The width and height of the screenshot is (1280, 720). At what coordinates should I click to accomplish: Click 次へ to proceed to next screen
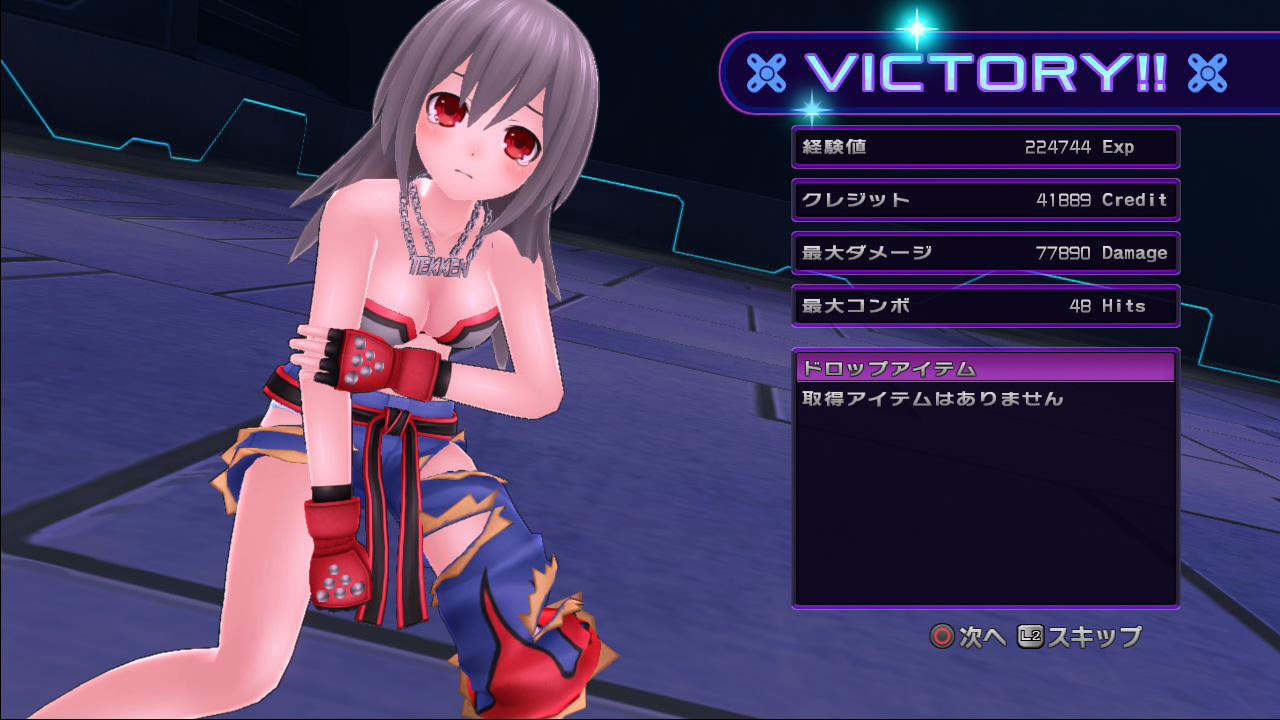981,638
